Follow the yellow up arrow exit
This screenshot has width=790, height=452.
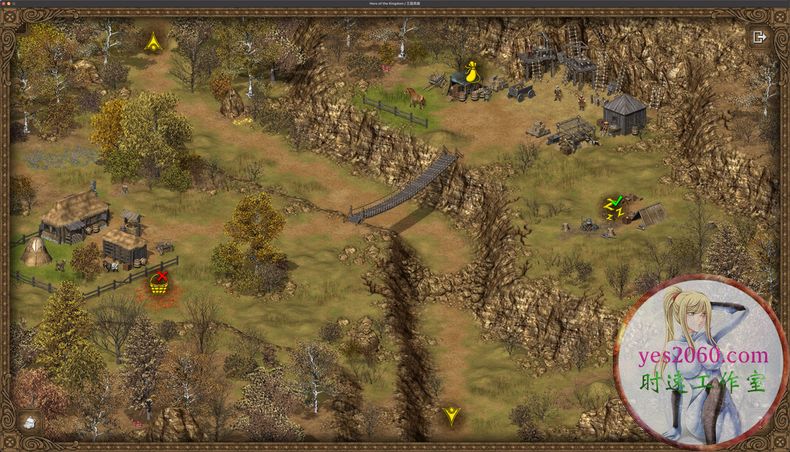pyautogui.click(x=153, y=42)
